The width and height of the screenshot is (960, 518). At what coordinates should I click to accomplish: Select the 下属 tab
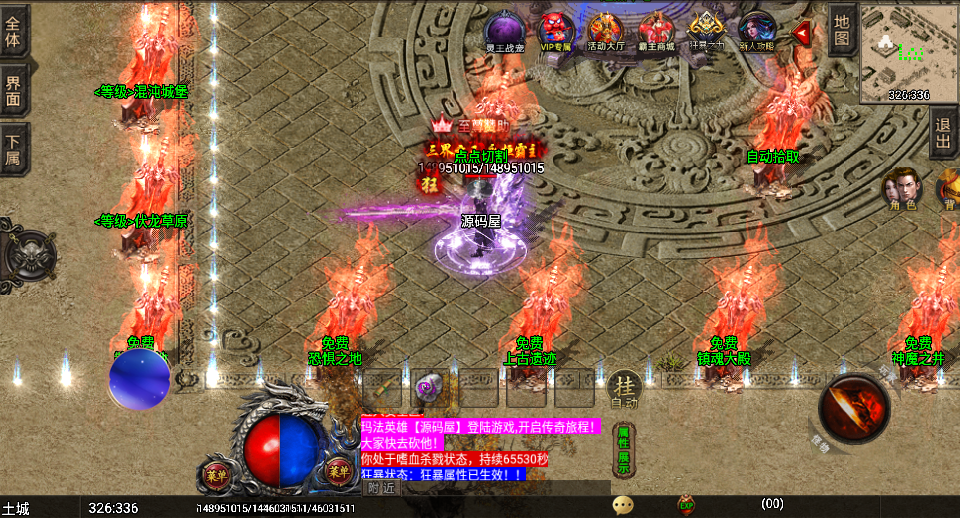[x=14, y=149]
